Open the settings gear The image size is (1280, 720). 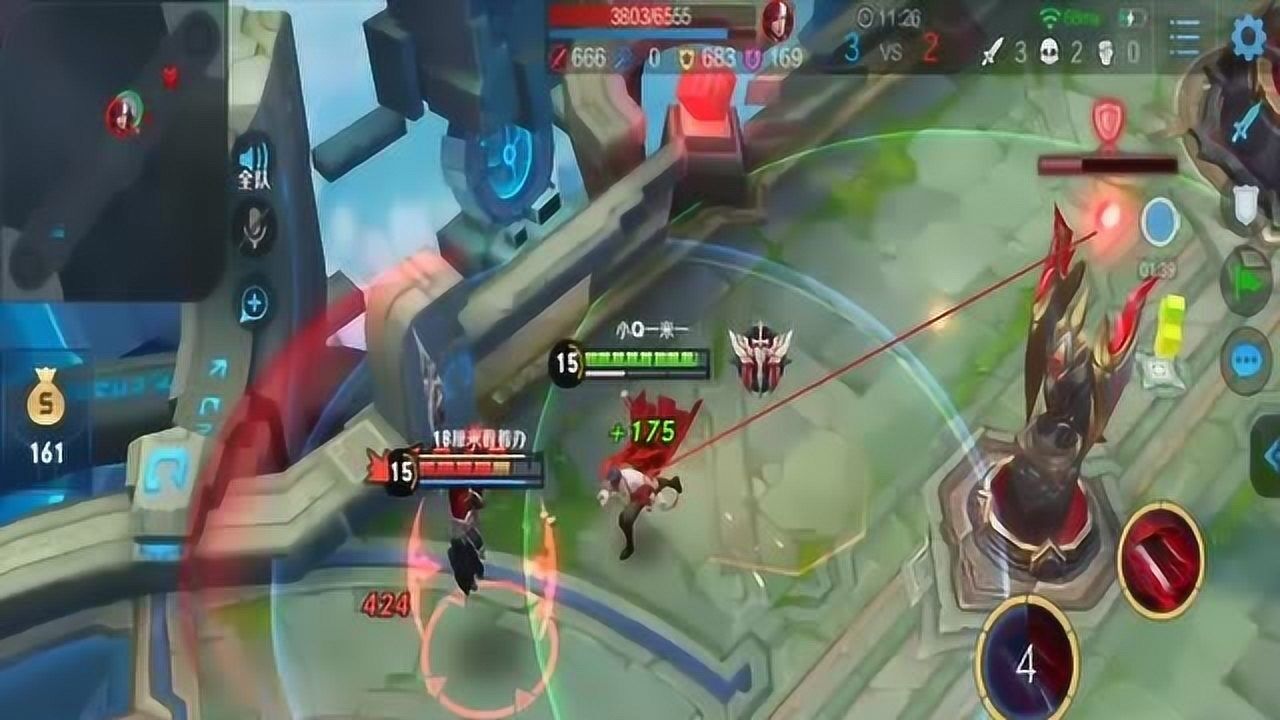click(1247, 40)
